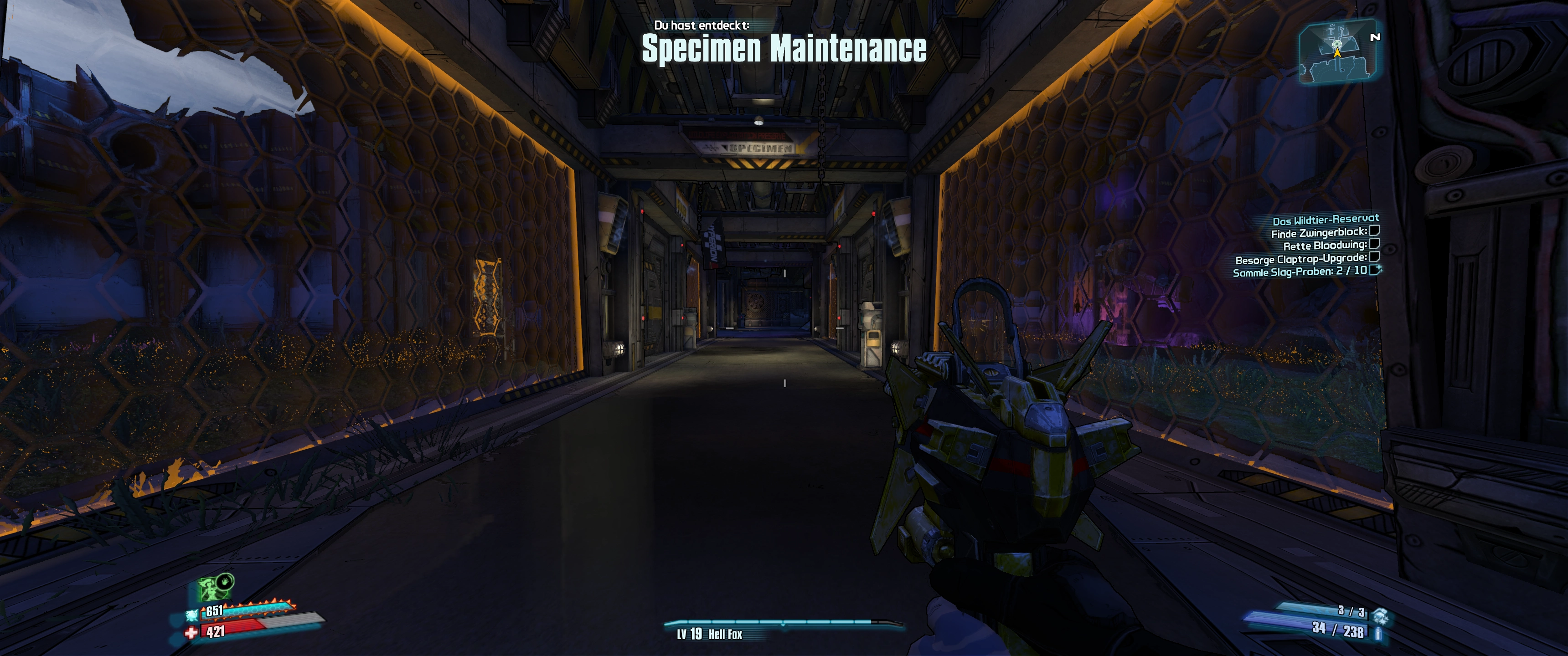Activate the green action skill icon
The image size is (1568, 656).
(x=211, y=589)
